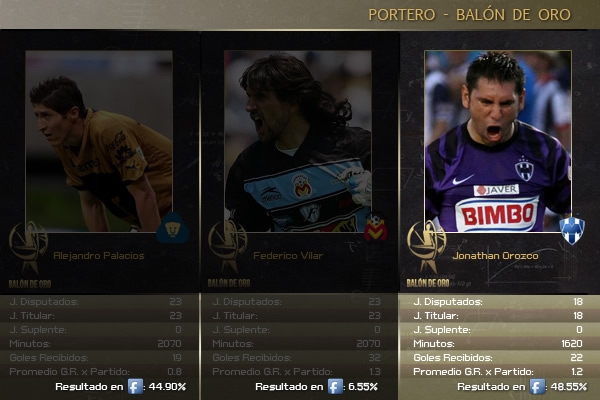Select Alejandro Palacios goalkeeper photo
The height and width of the screenshot is (400, 600).
point(98,140)
